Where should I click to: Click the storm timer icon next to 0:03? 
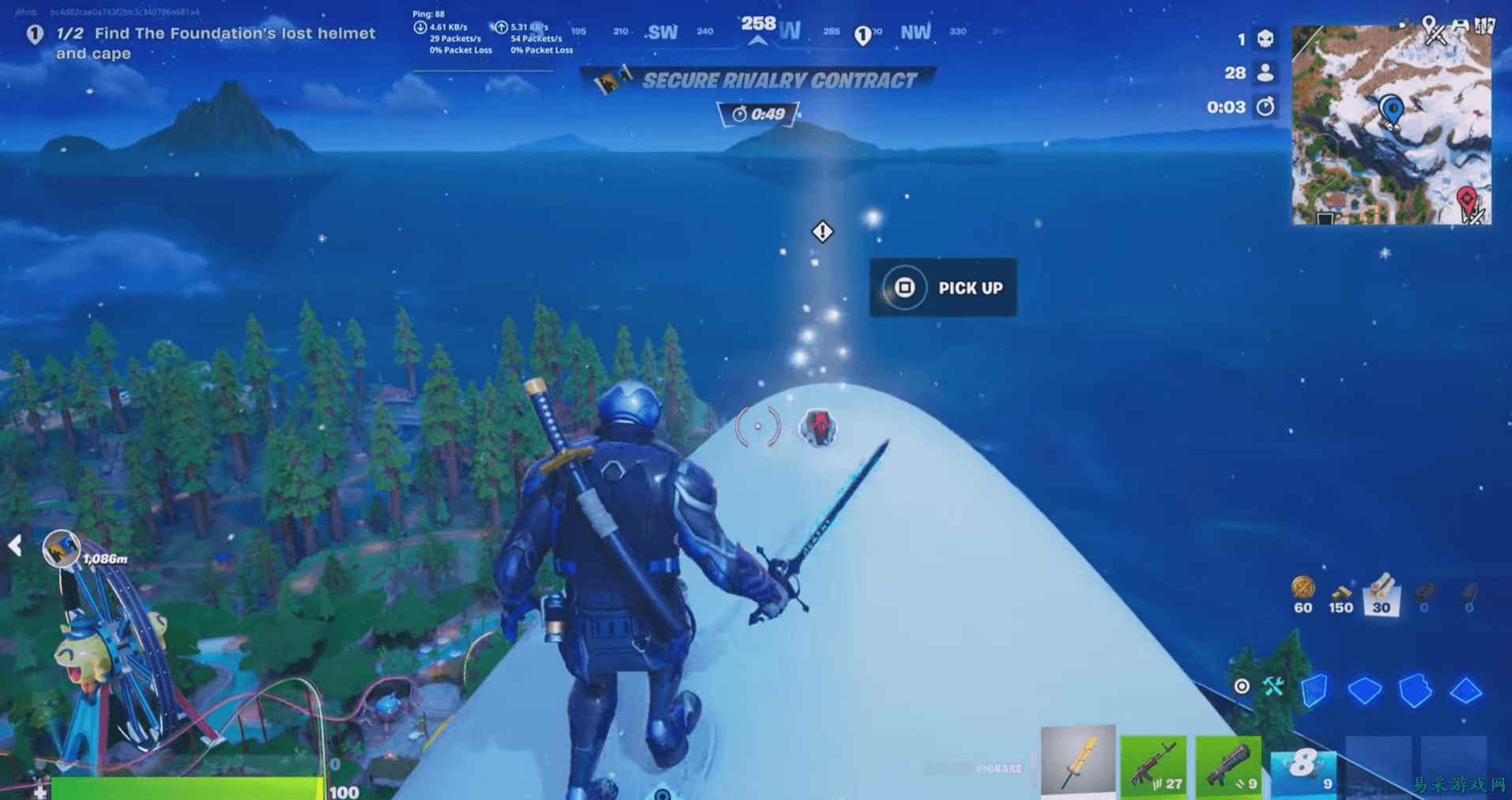click(x=1265, y=106)
